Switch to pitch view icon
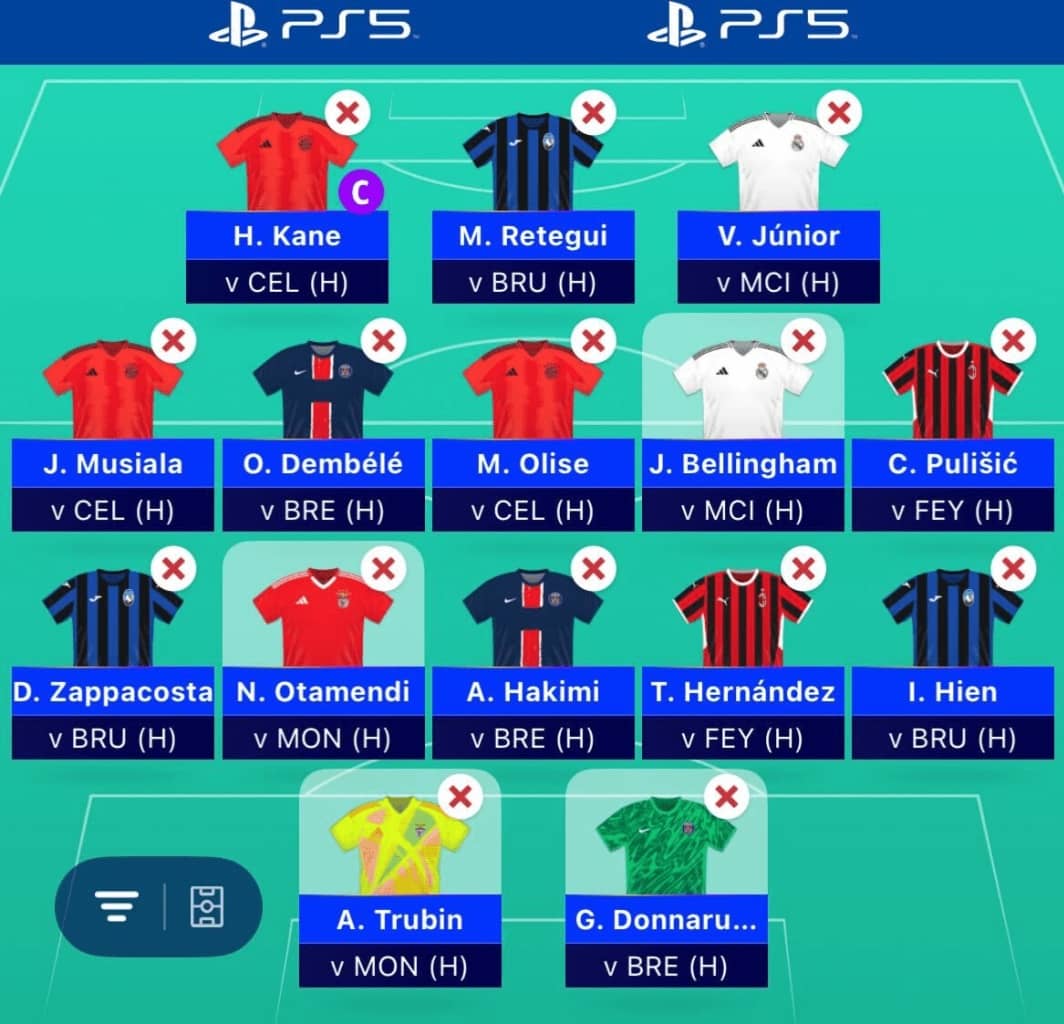The image size is (1064, 1024). pyautogui.click(x=207, y=907)
